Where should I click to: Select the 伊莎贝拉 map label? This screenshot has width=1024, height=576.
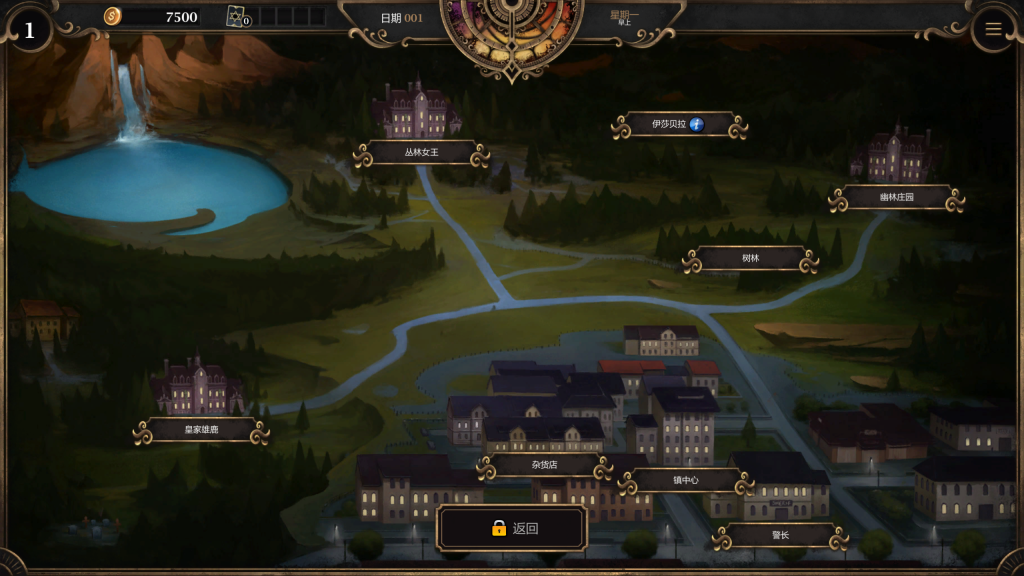click(x=669, y=125)
